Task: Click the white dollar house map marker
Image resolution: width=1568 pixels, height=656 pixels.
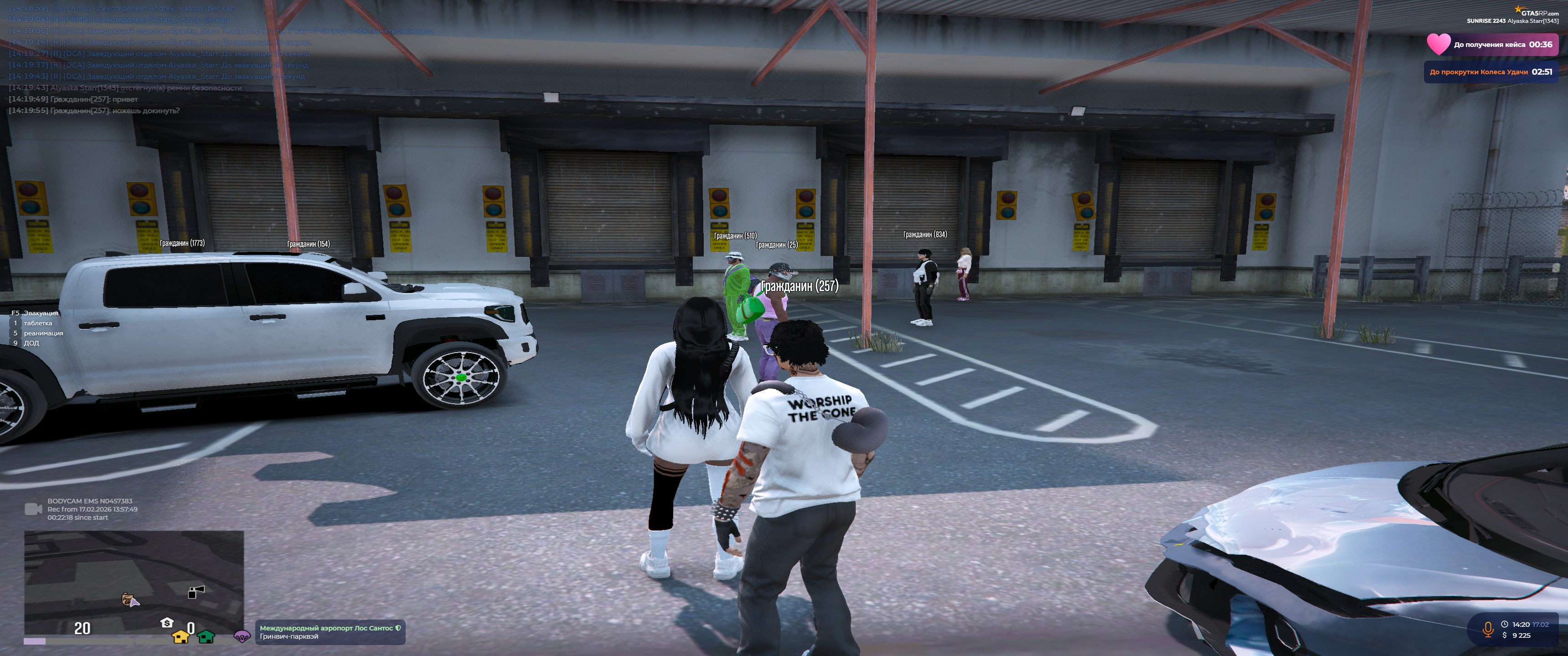Action: coord(167,623)
